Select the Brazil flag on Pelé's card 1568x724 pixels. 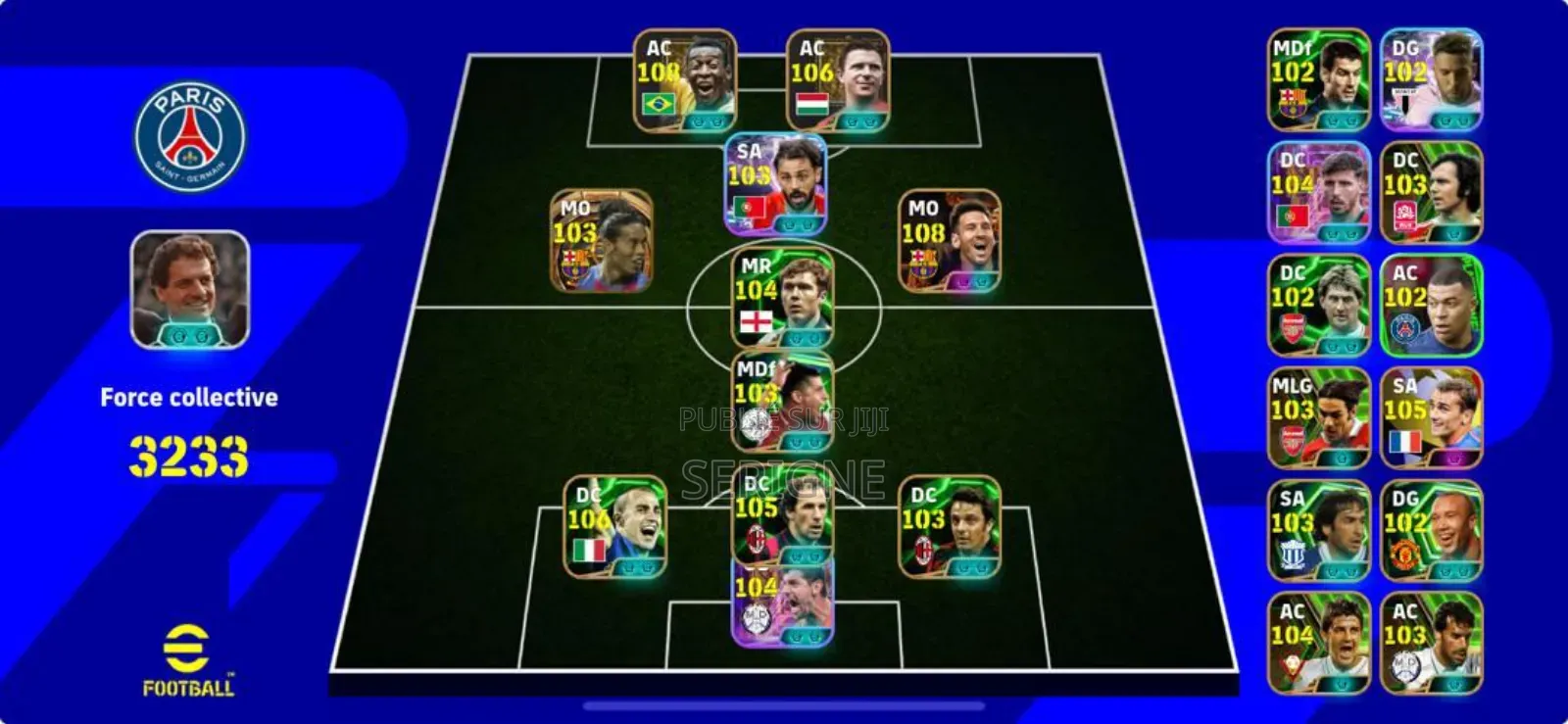point(661,102)
